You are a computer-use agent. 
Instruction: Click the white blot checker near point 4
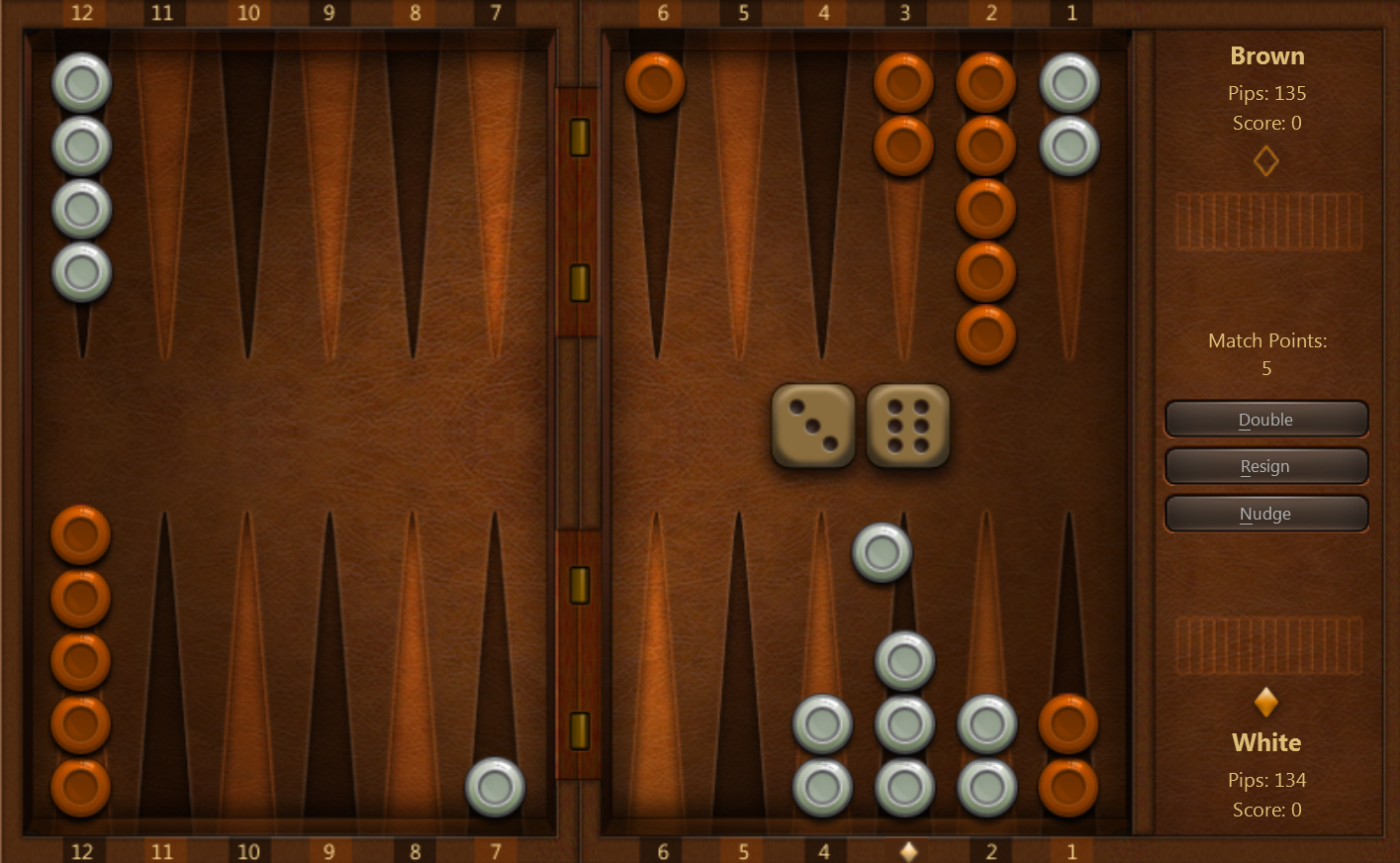pos(881,551)
